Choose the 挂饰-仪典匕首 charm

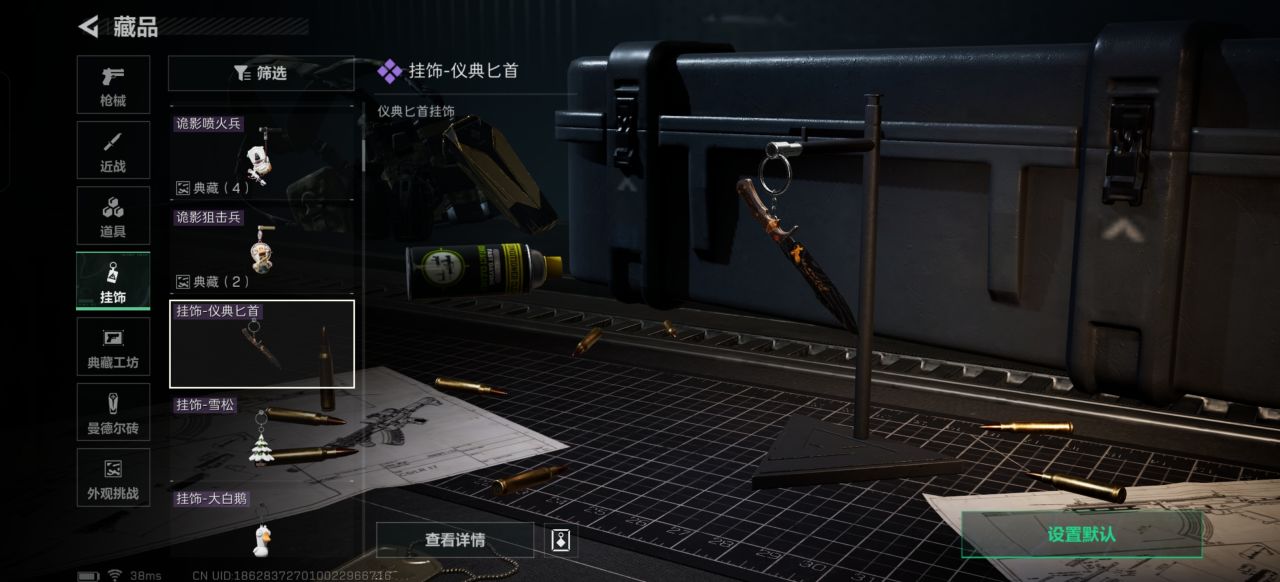262,343
